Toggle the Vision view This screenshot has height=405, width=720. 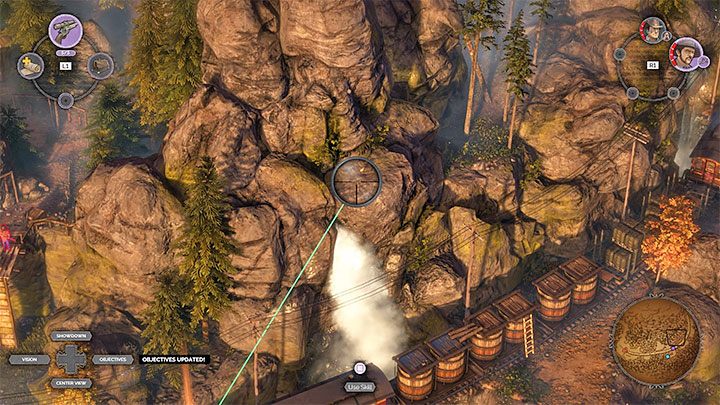click(29, 359)
